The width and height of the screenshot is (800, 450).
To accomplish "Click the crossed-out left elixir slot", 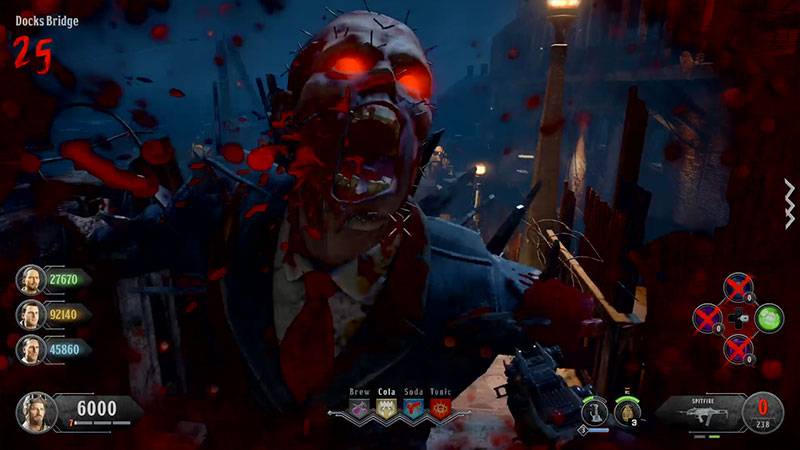I will (709, 318).
